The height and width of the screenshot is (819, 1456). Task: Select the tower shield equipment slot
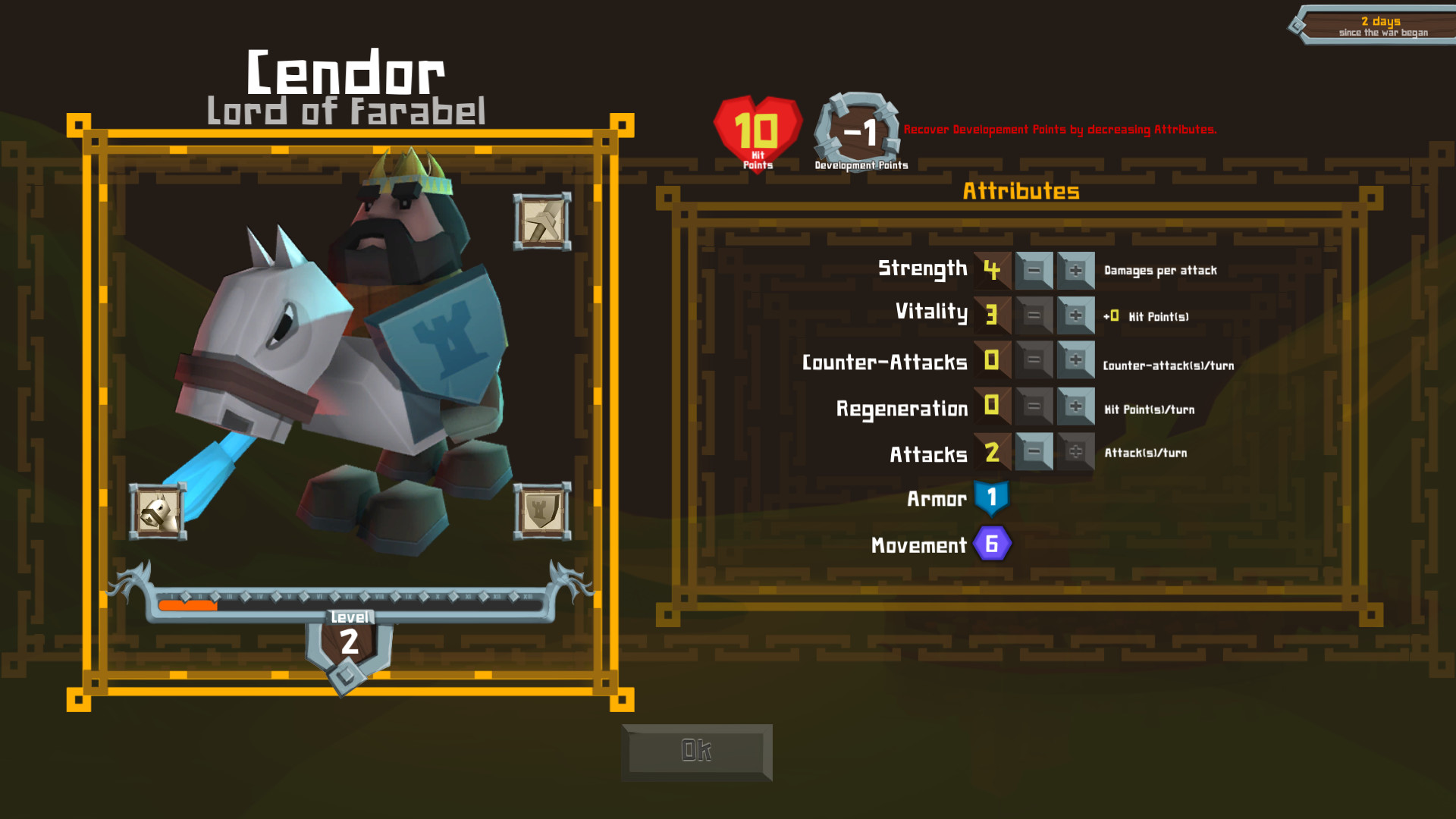[x=542, y=512]
